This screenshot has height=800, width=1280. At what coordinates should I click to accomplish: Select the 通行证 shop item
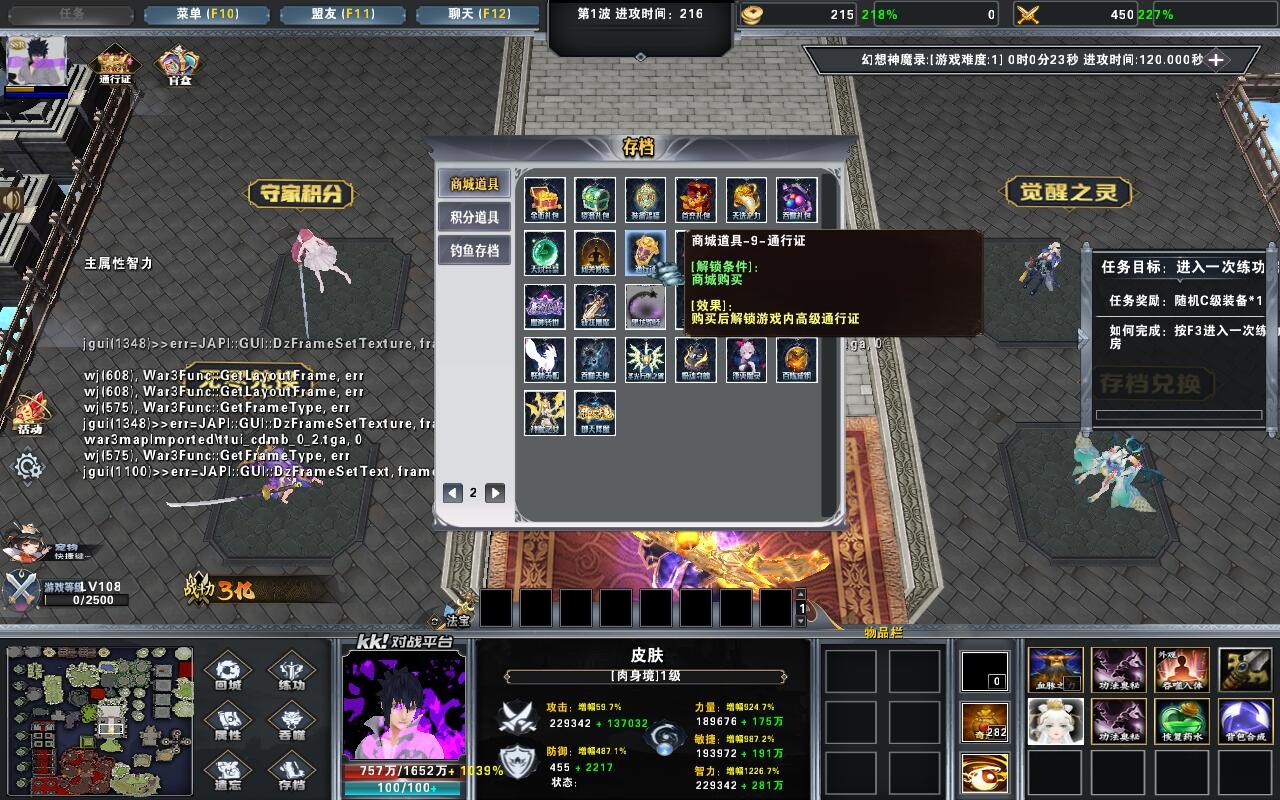(x=645, y=253)
